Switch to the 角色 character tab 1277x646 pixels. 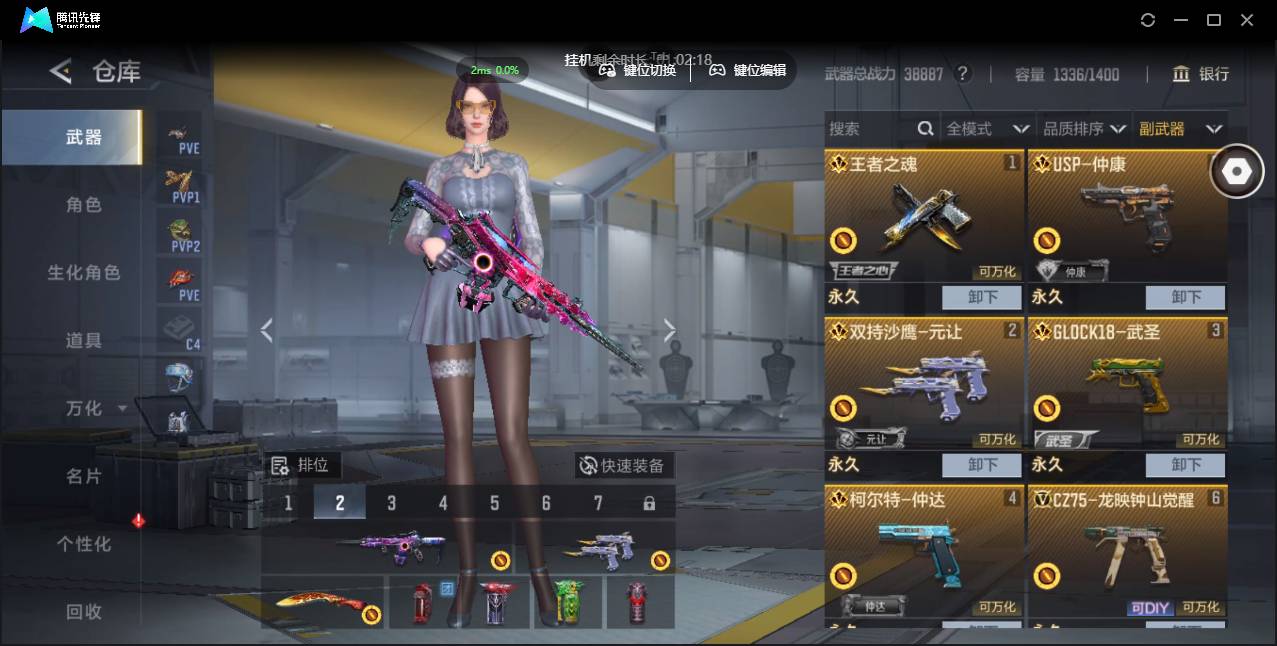click(x=84, y=205)
